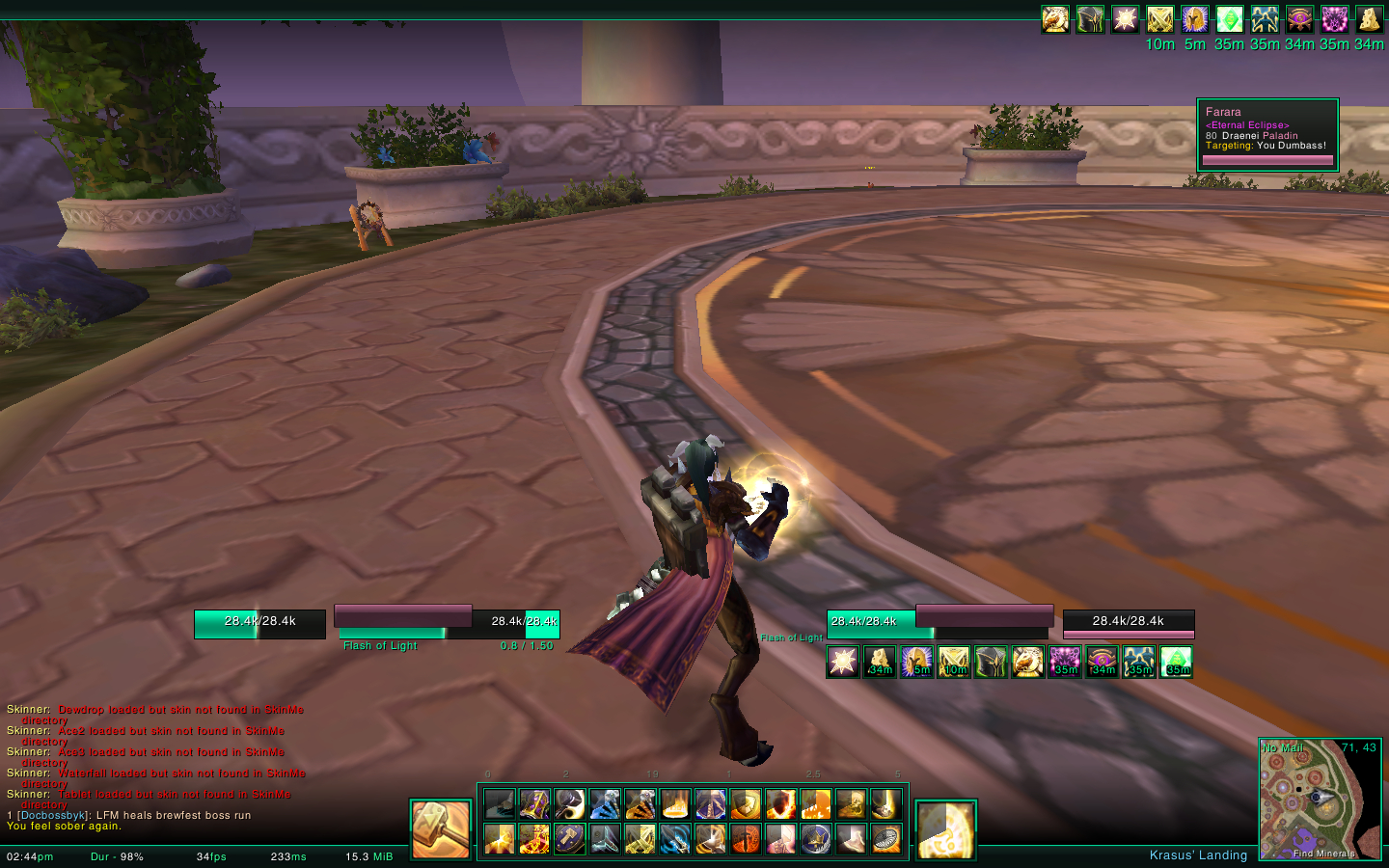The height and width of the screenshot is (868, 1389).
Task: Activate the blue shield with hammer ability
Action: coord(570,839)
